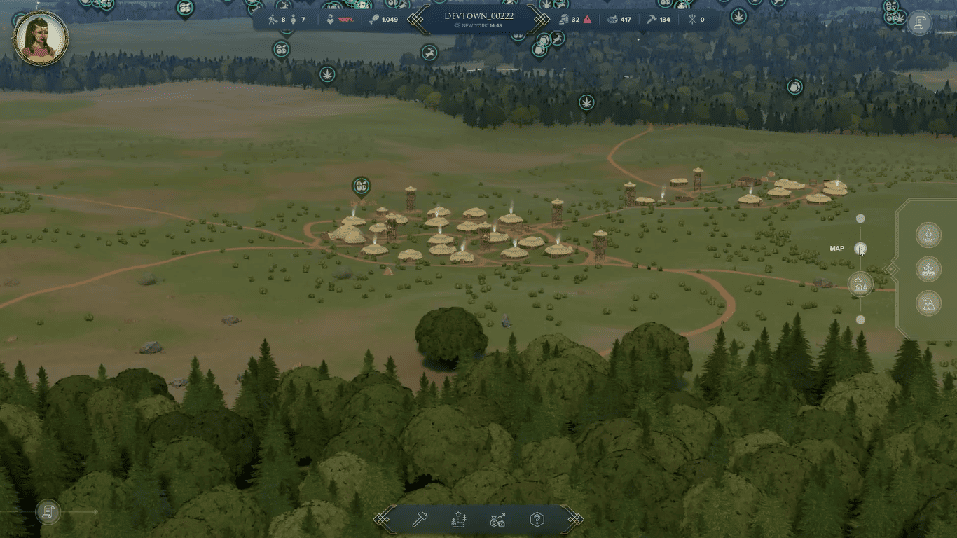Open the buildings and trees toolbar button
Image resolution: width=957 pixels, height=538 pixels.
(x=458, y=519)
